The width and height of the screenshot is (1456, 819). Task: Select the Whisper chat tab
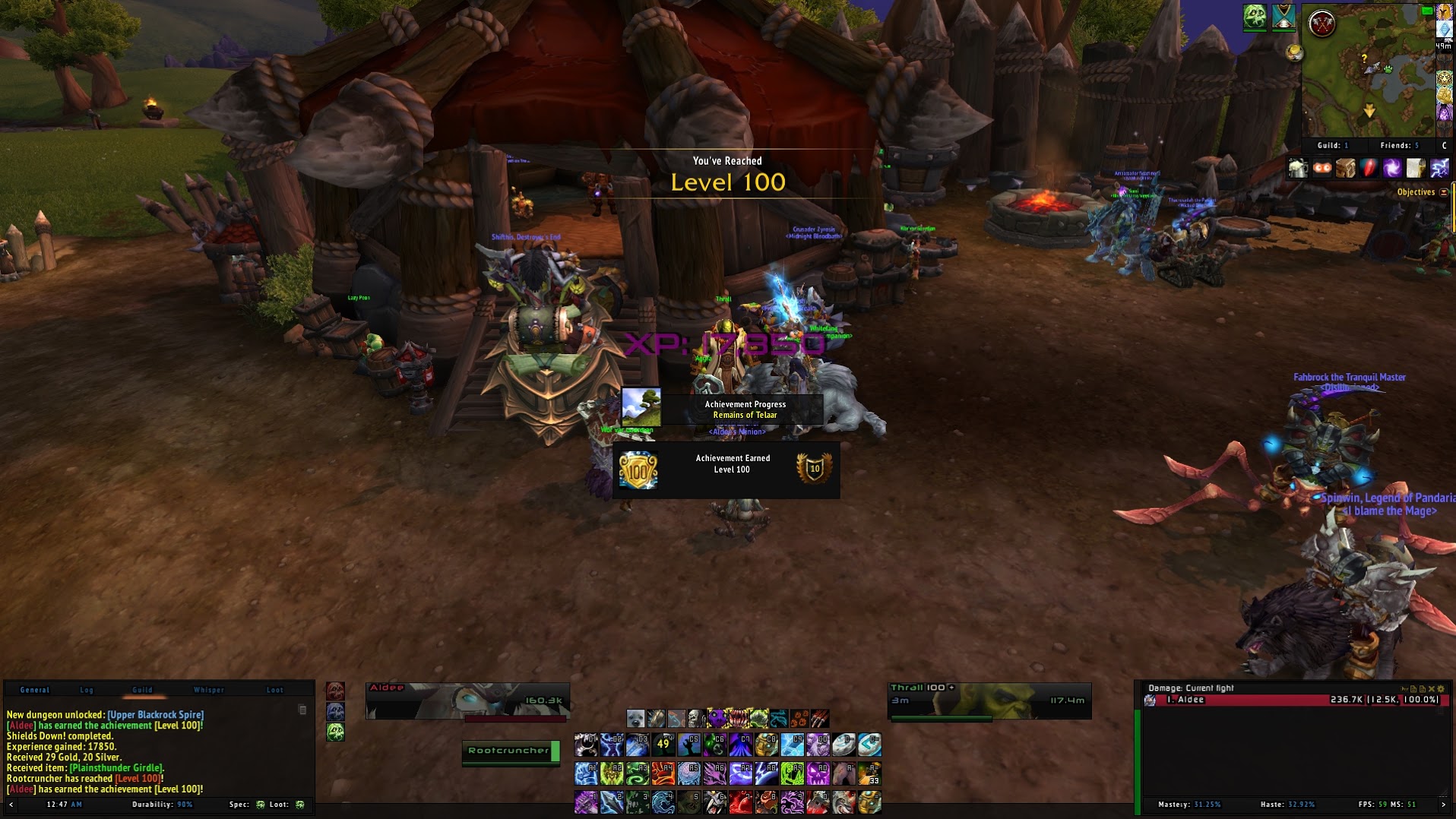click(x=208, y=690)
